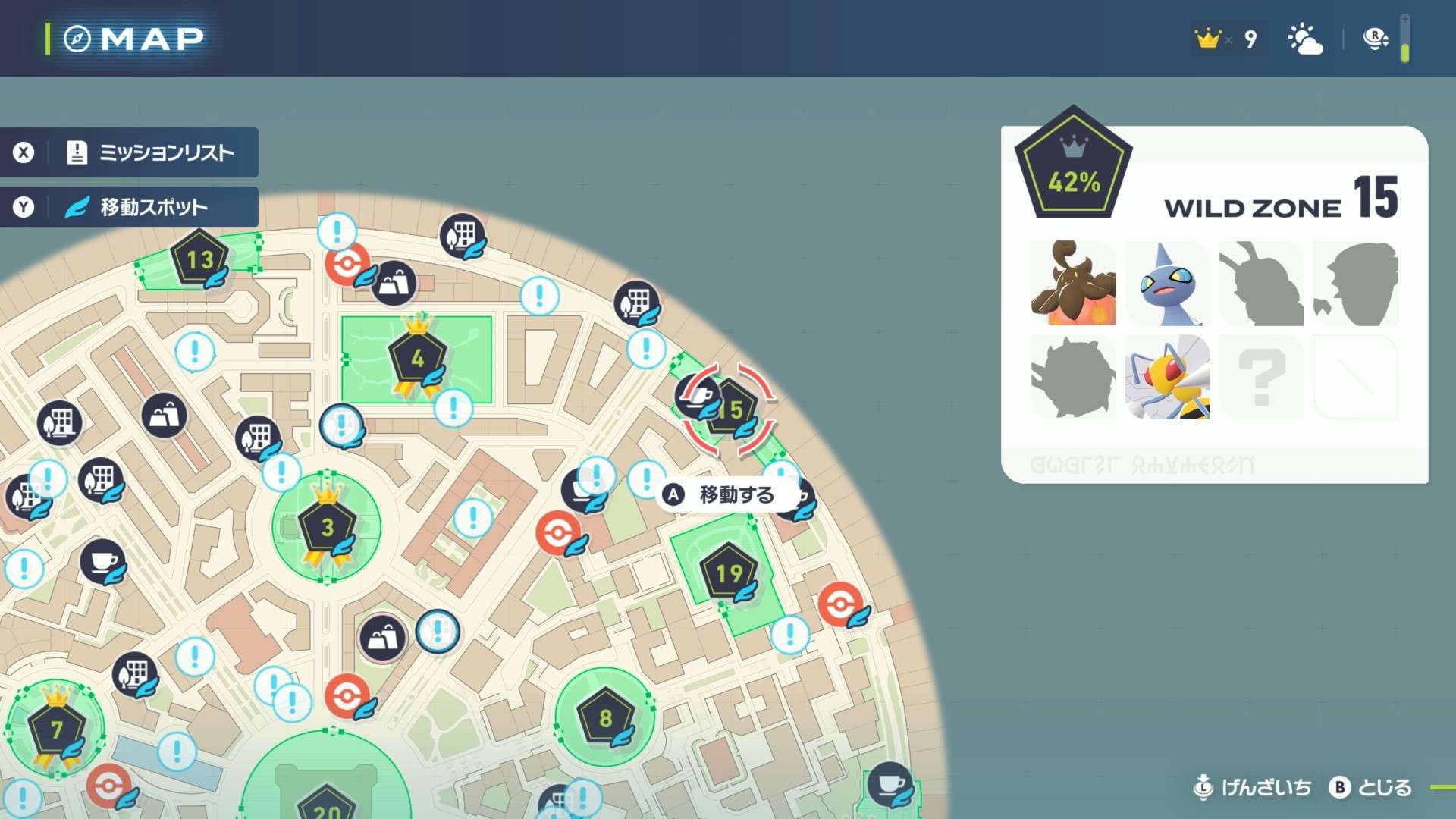Select the Pokémon Center marker near Zone 19
This screenshot has width=1456, height=819.
pos(840,604)
